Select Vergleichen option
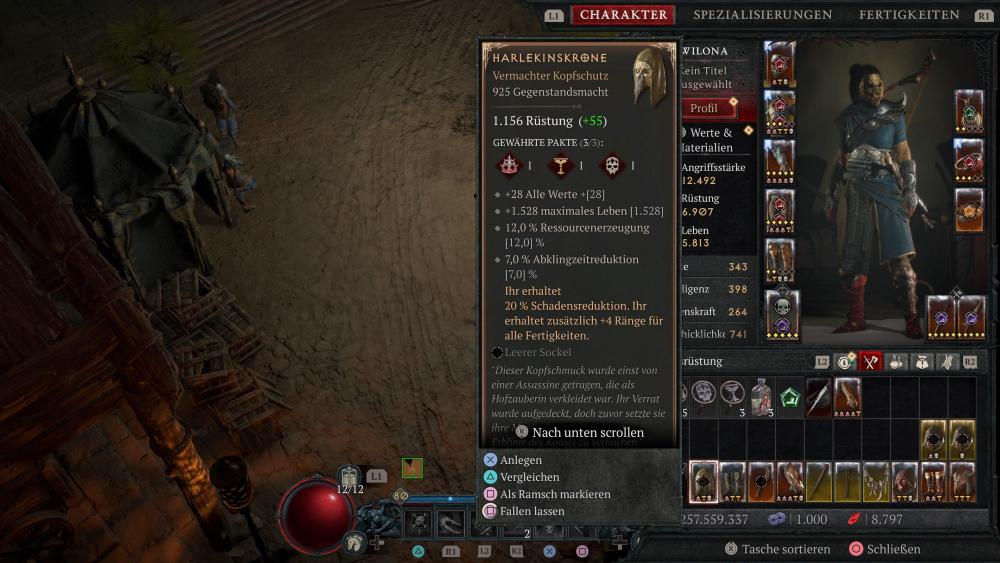This screenshot has height=563, width=1000. tap(531, 477)
